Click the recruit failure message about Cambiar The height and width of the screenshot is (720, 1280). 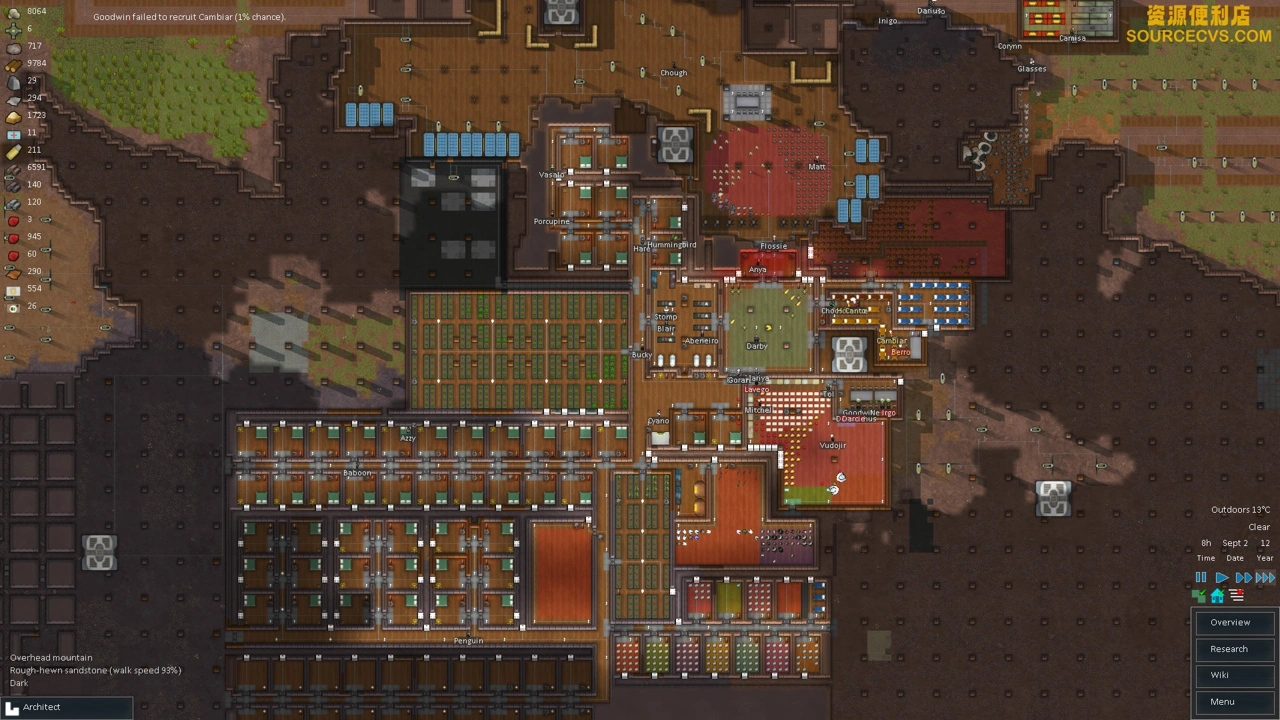pos(189,17)
